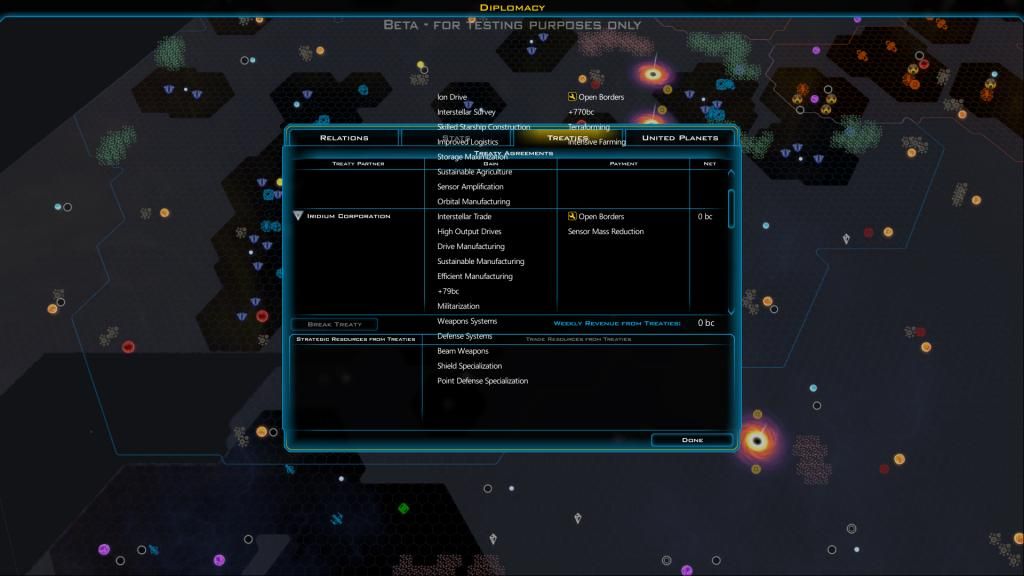Open the Stats tab
The image size is (1024, 576).
[x=455, y=138]
